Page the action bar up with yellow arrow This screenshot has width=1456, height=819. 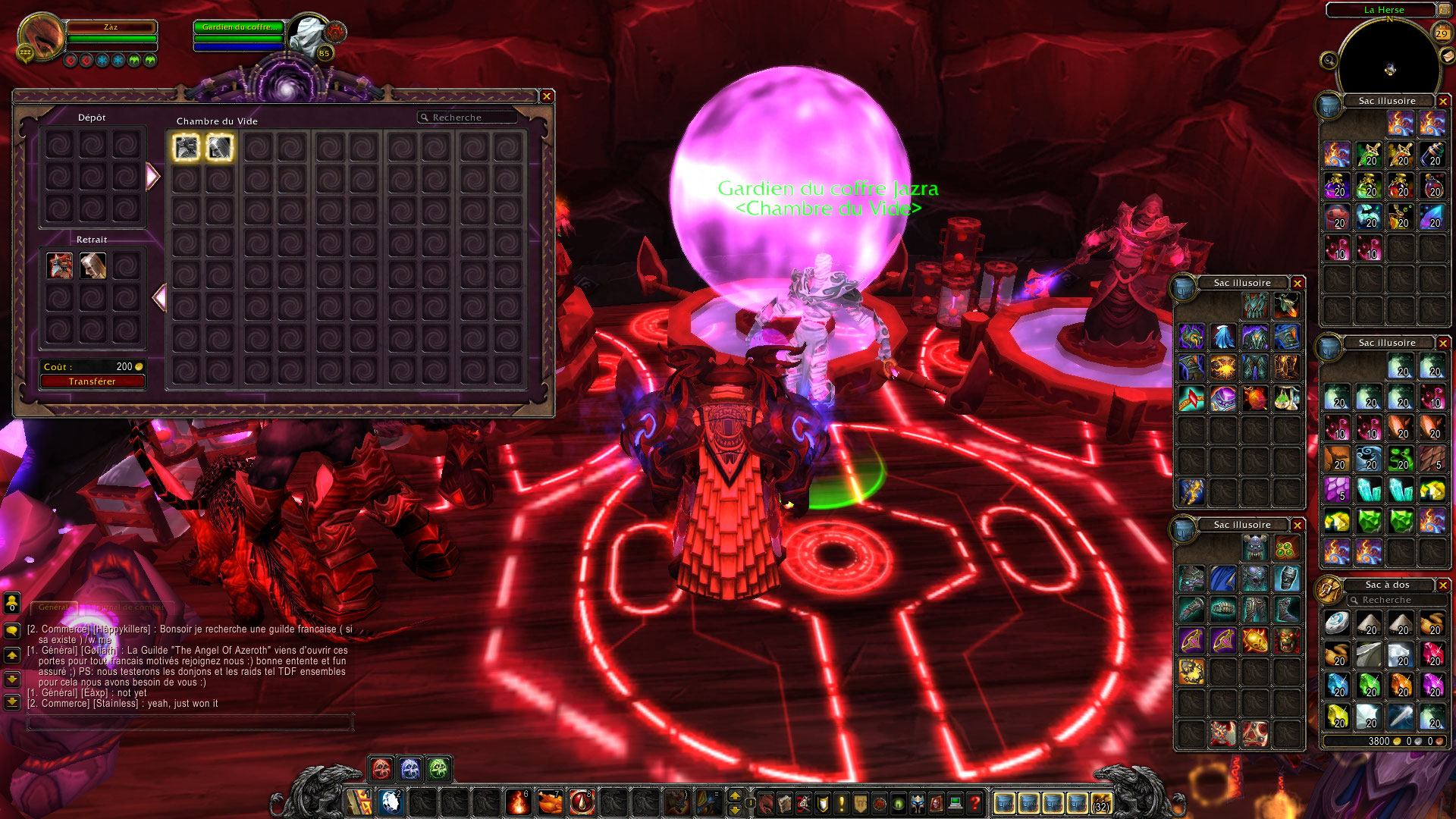(x=734, y=795)
